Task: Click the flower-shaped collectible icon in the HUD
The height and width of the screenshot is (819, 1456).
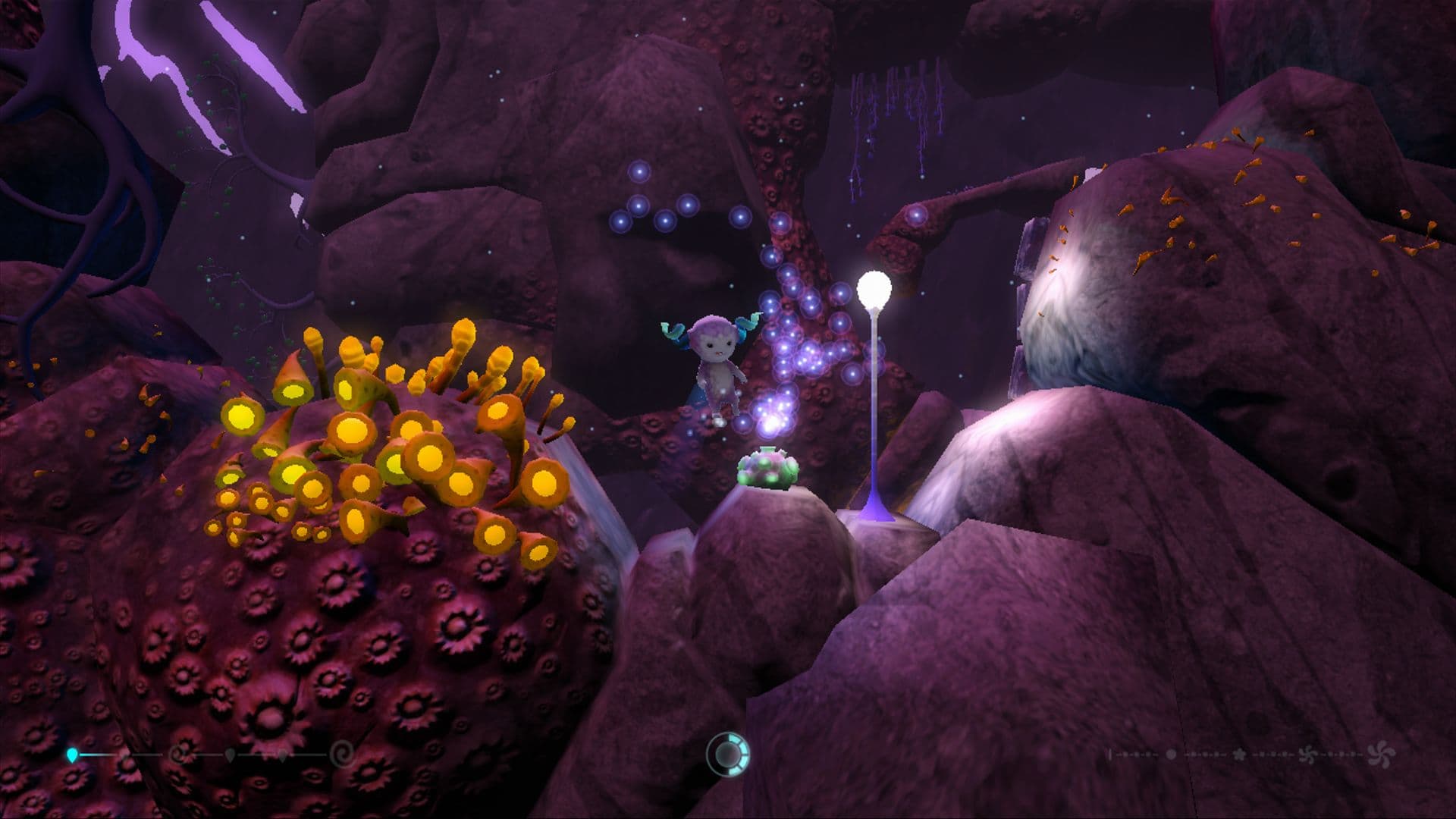Action: 1240,755
